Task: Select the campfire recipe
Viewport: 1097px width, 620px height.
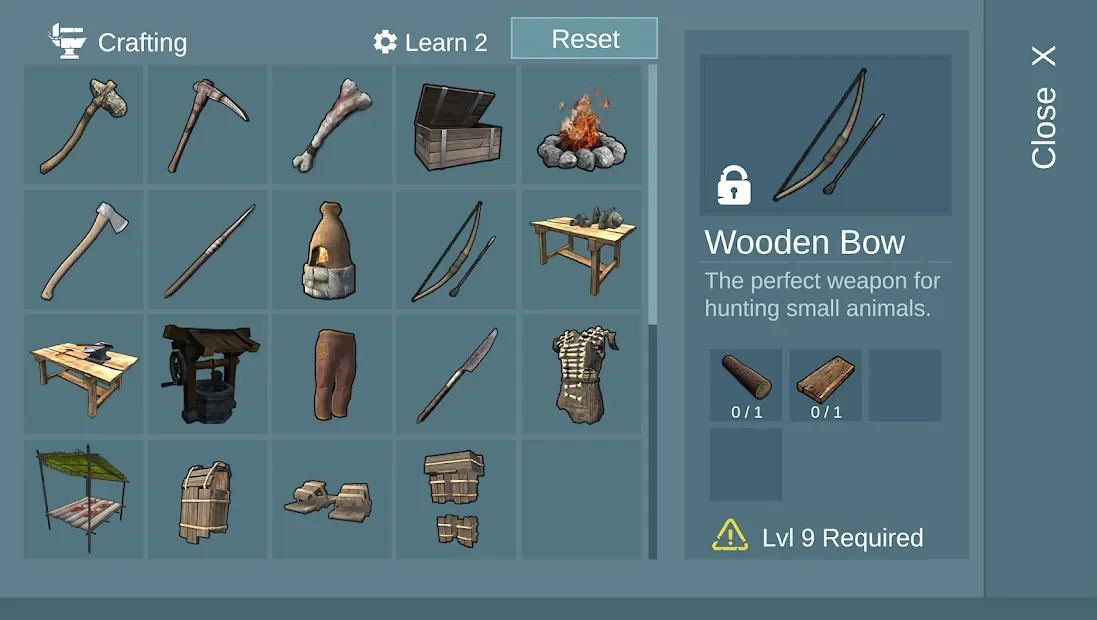Action: pyautogui.click(x=581, y=125)
